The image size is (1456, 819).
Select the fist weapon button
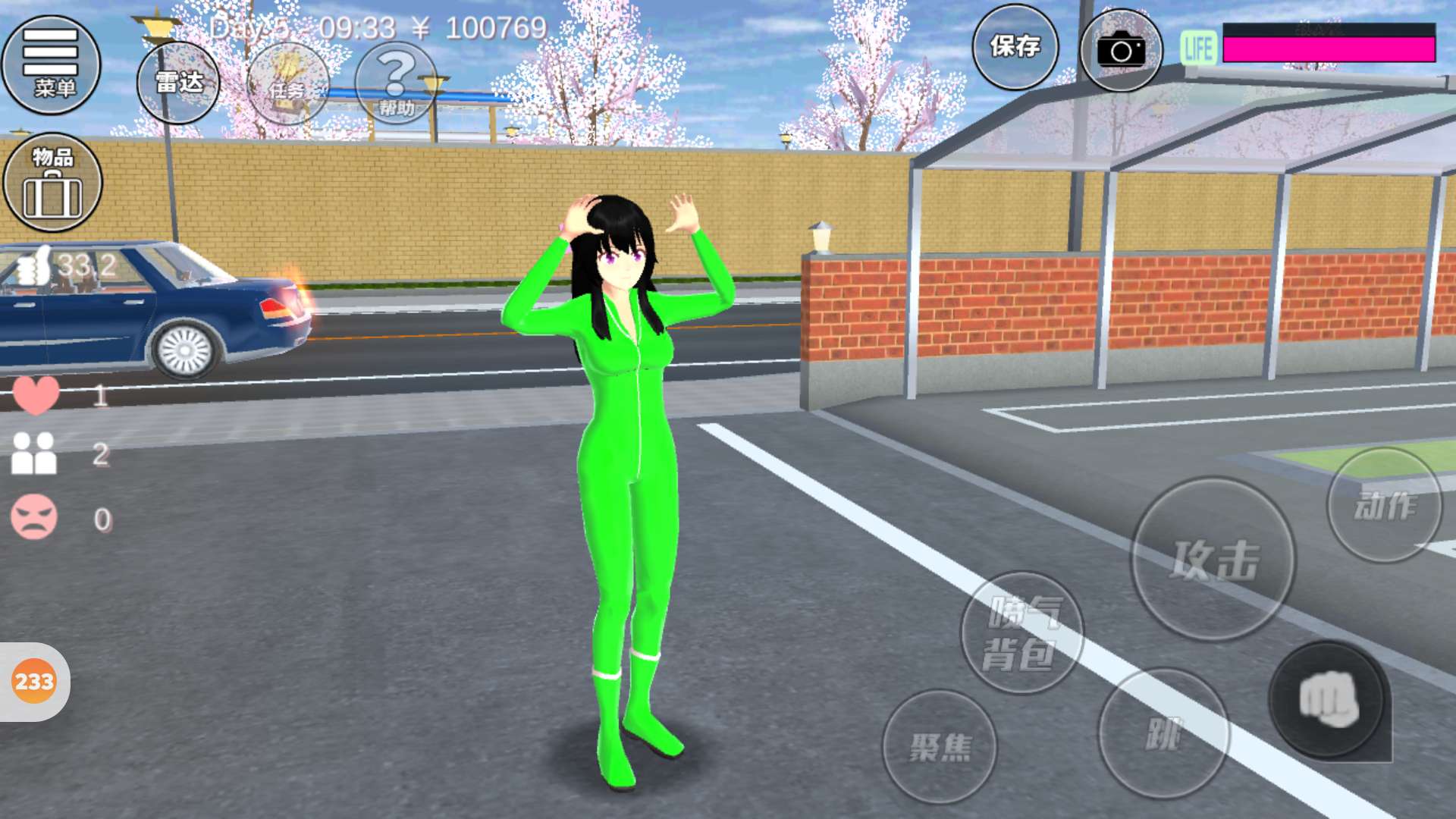pos(1328,700)
